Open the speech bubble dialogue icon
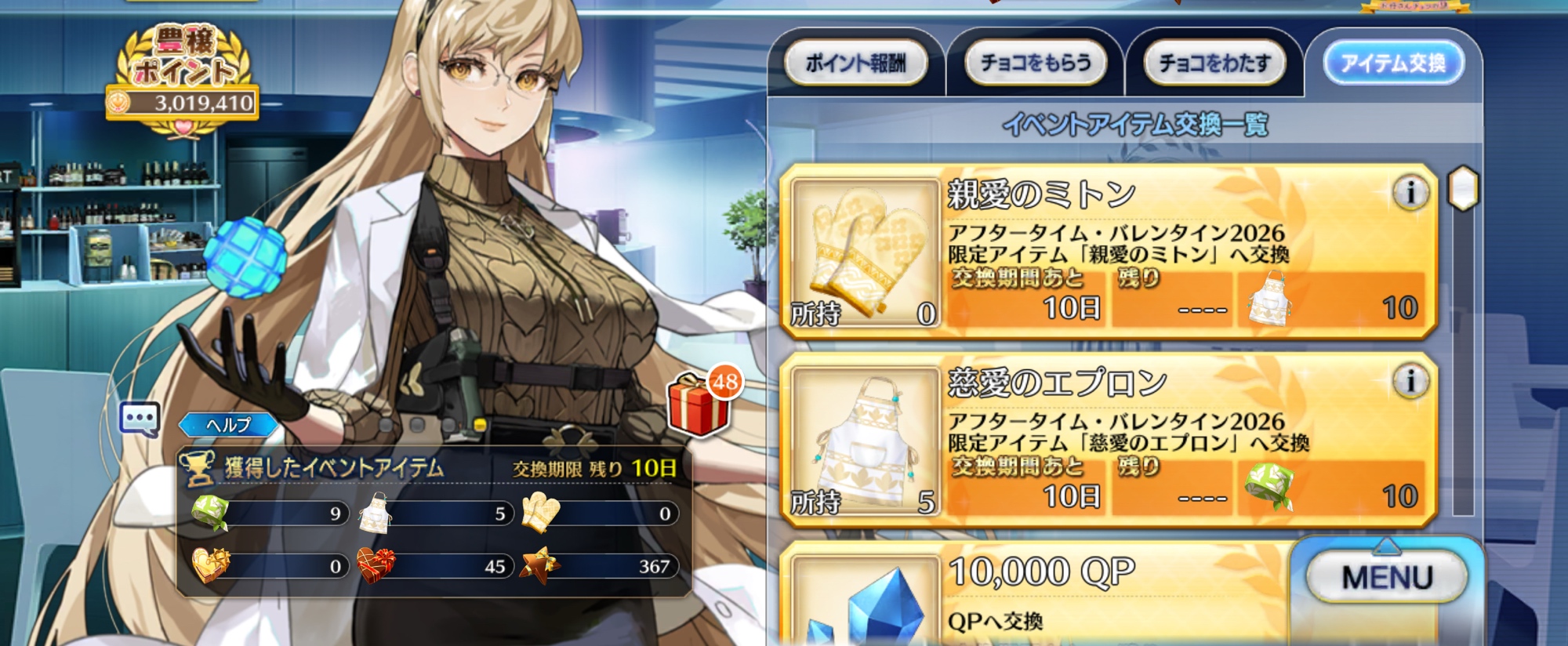Viewport: 1568px width, 646px height. [x=140, y=419]
